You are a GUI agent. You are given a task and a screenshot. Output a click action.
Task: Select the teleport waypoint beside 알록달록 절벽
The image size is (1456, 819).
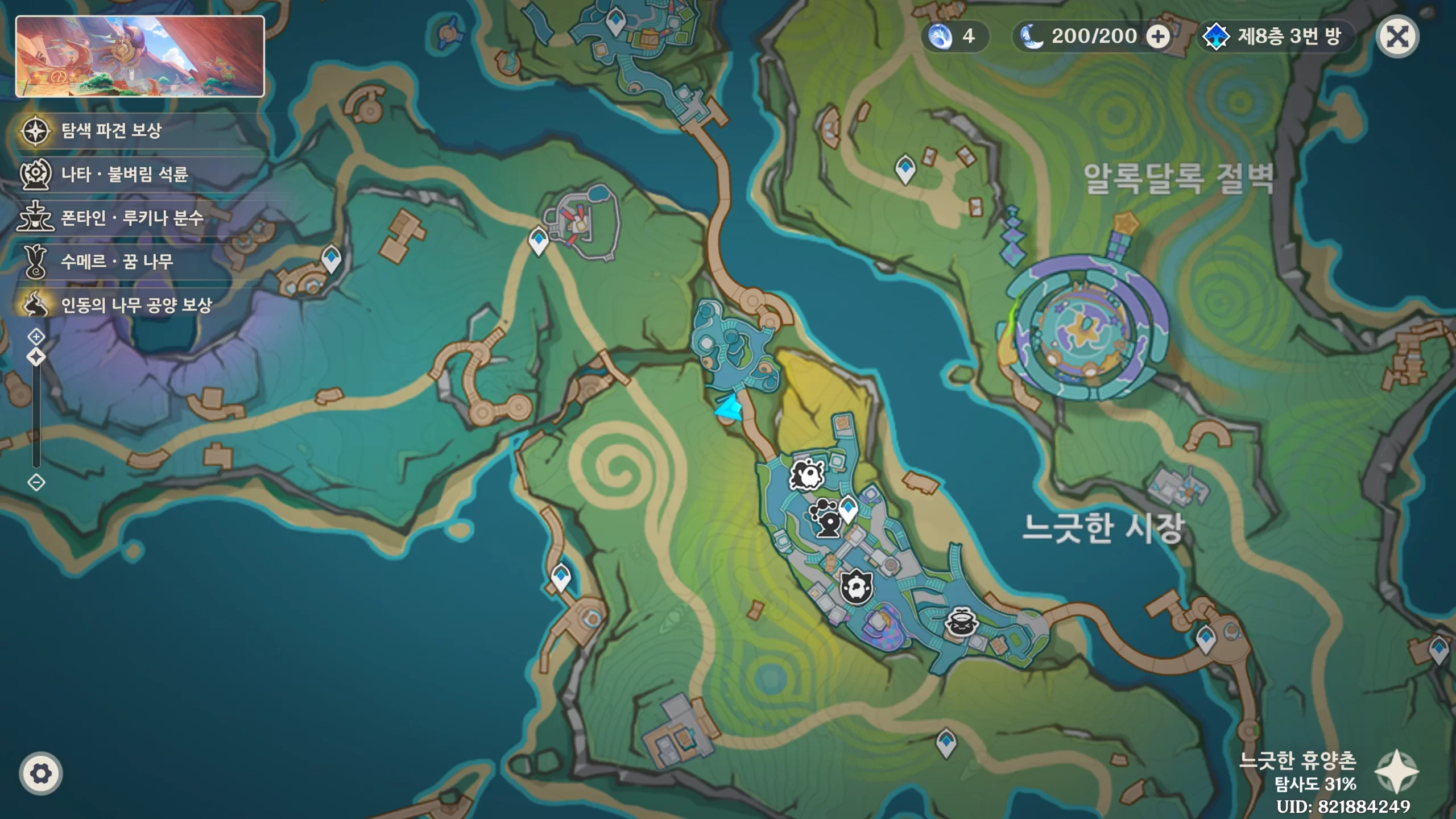point(905,168)
